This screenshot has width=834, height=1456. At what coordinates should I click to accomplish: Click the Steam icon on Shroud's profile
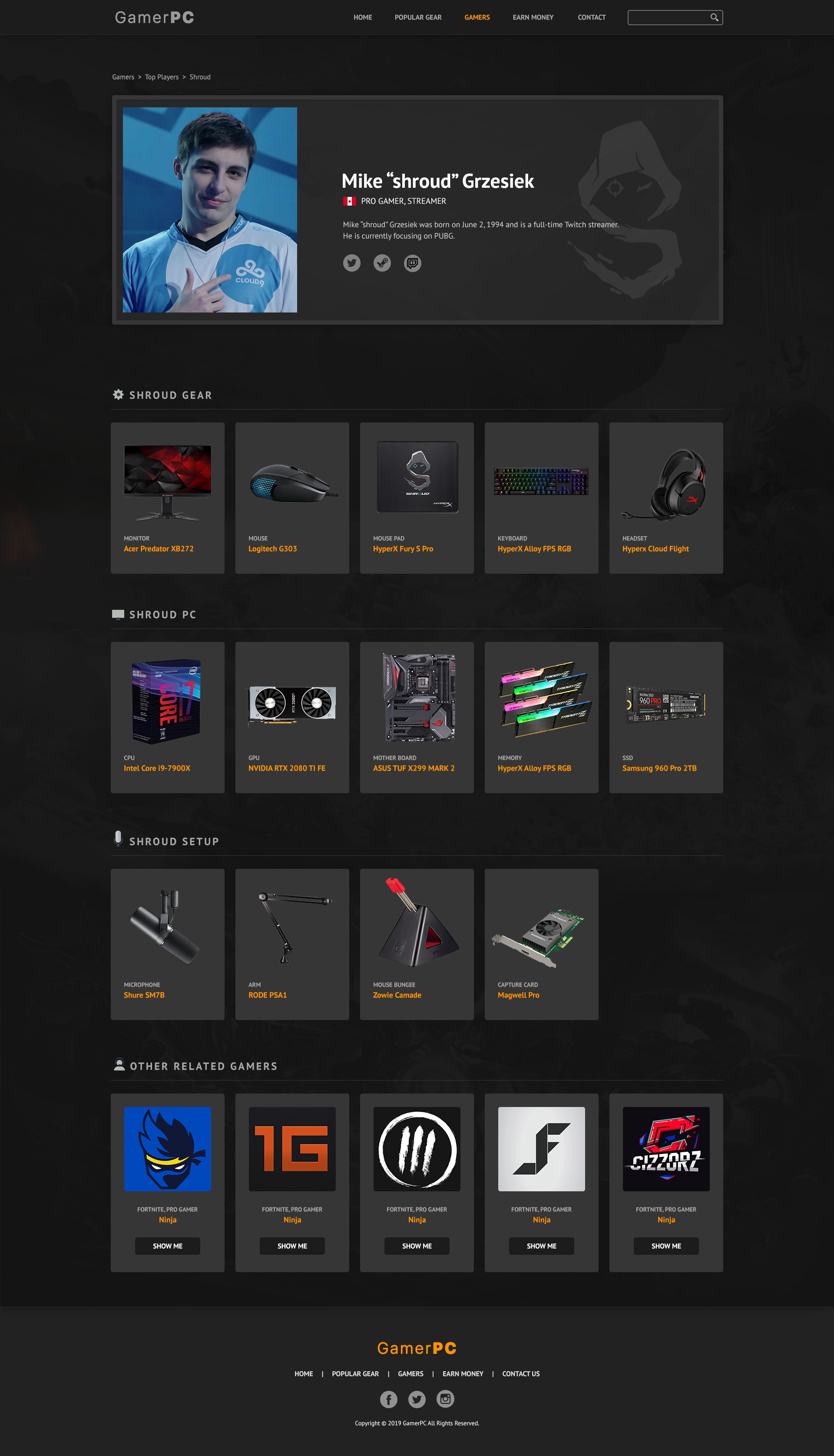[382, 263]
